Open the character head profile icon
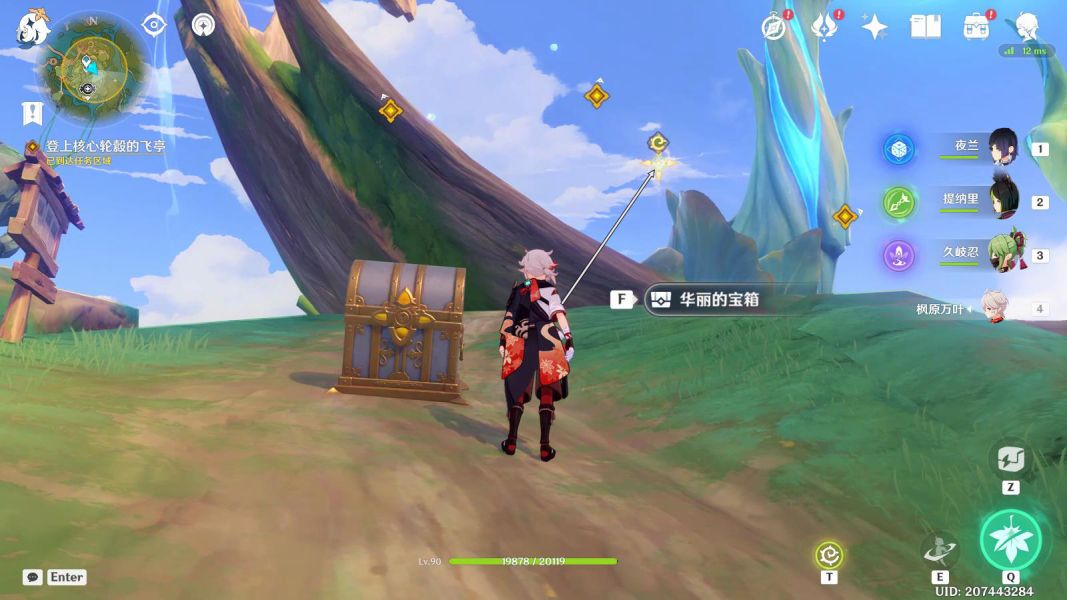Viewport: 1067px width, 600px height. (1027, 27)
